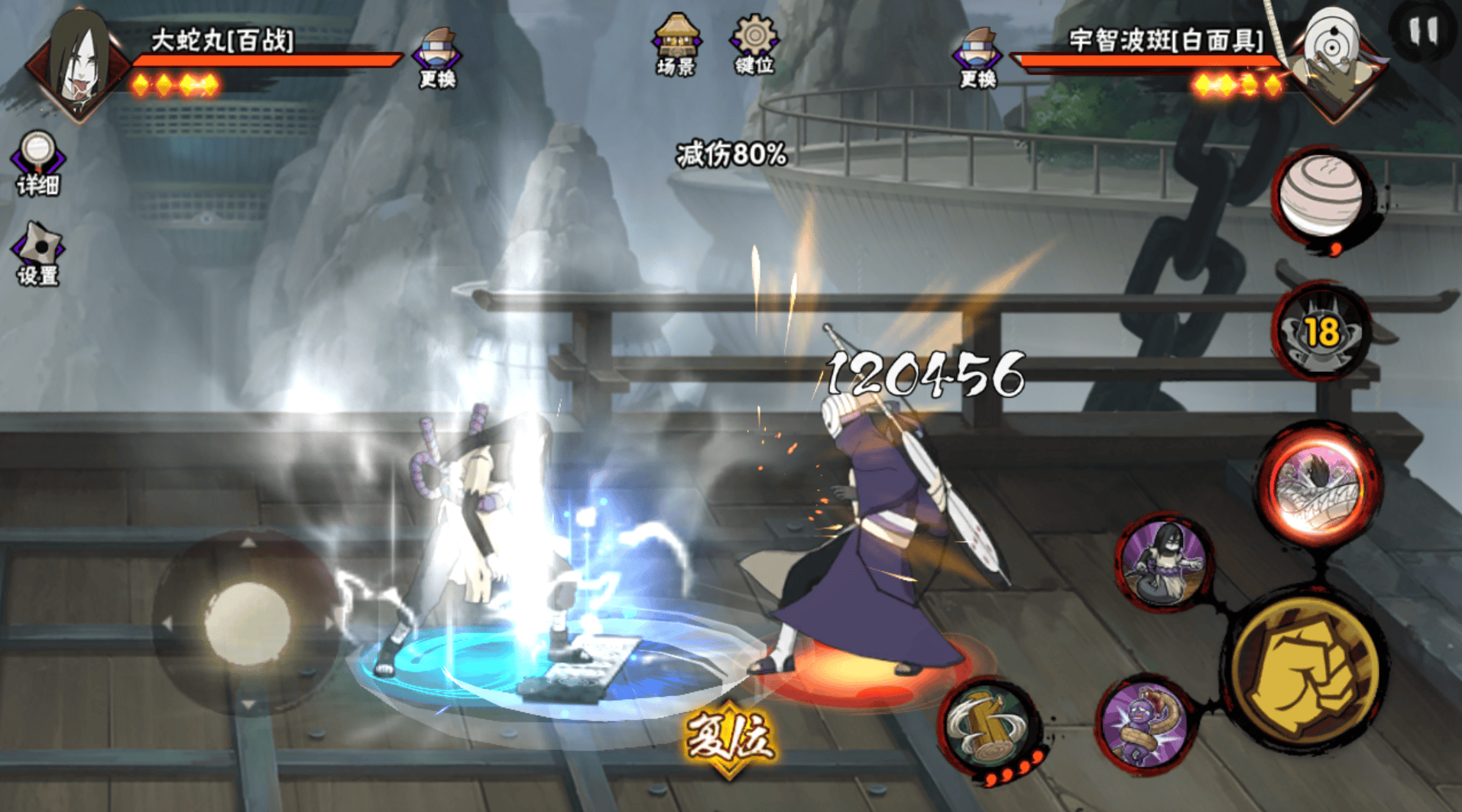Viewport: 1462px width, 812px height.
Task: Reset positions with the 复位 button
Action: point(729,738)
